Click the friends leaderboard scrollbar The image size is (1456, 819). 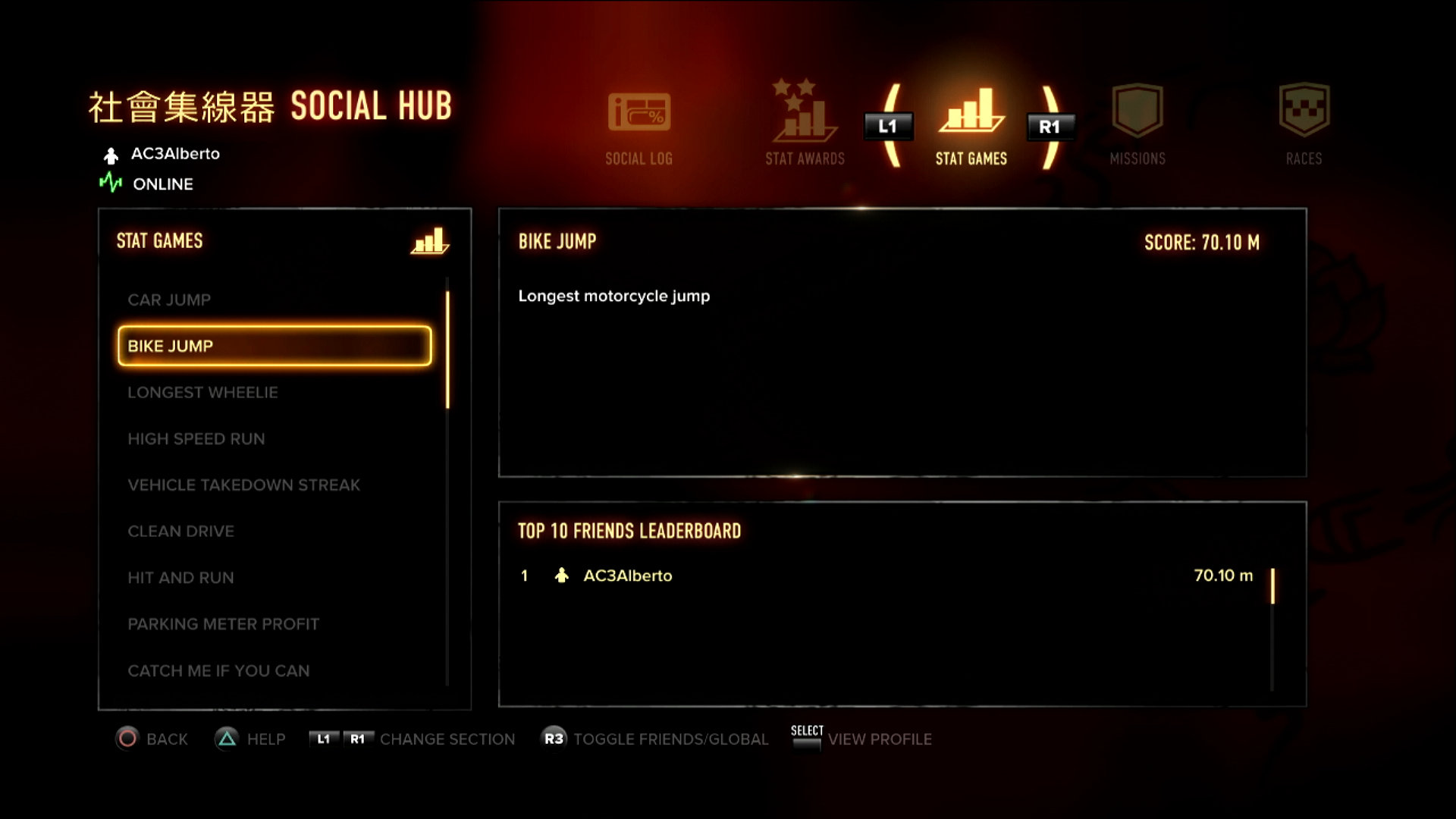point(1272,586)
